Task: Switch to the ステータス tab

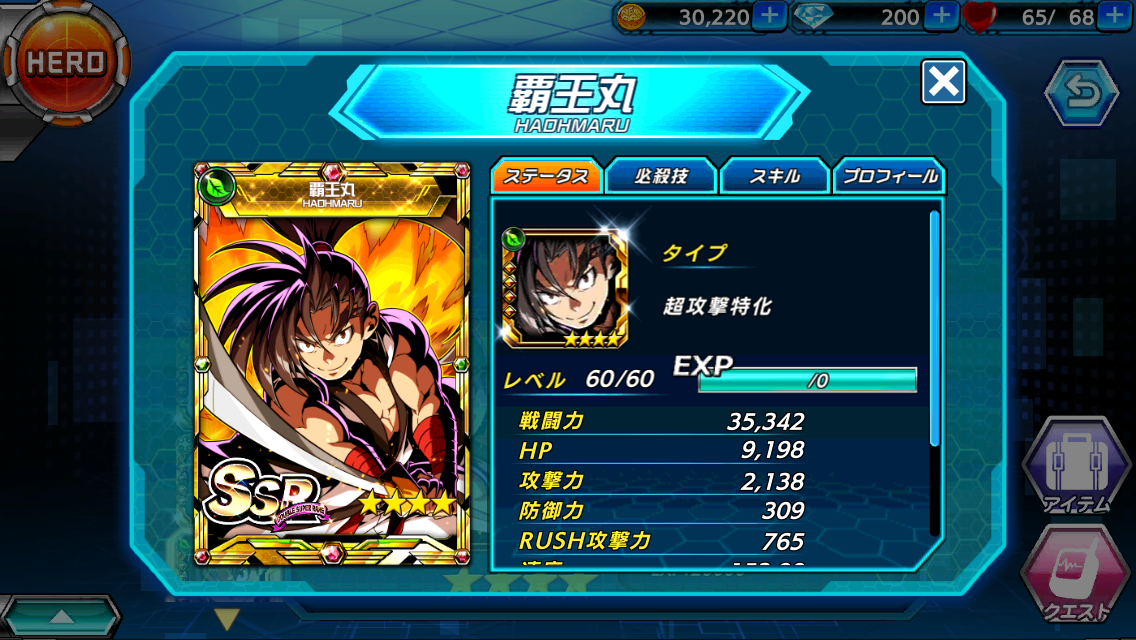Action: click(546, 177)
